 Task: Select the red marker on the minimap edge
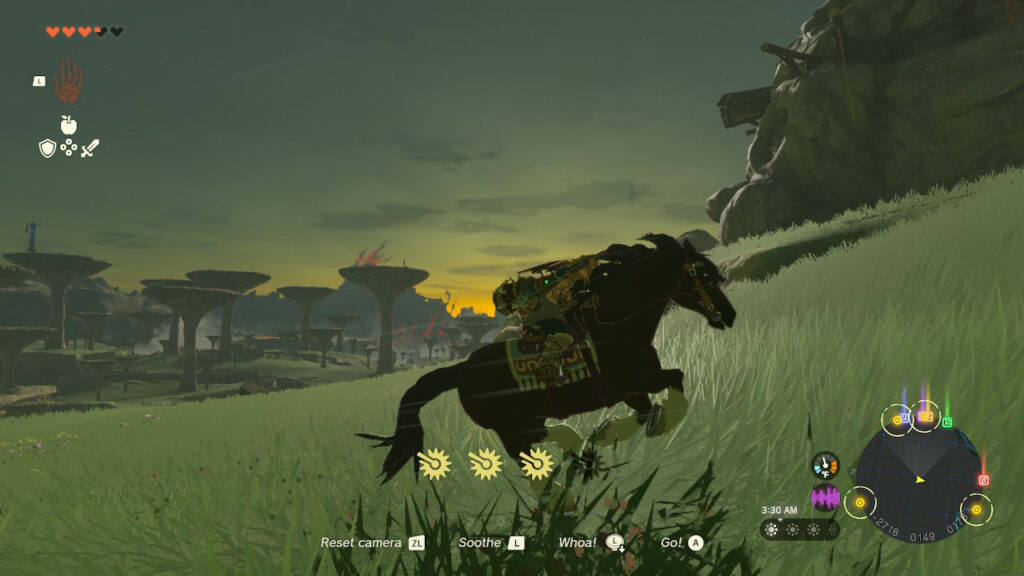coord(983,480)
